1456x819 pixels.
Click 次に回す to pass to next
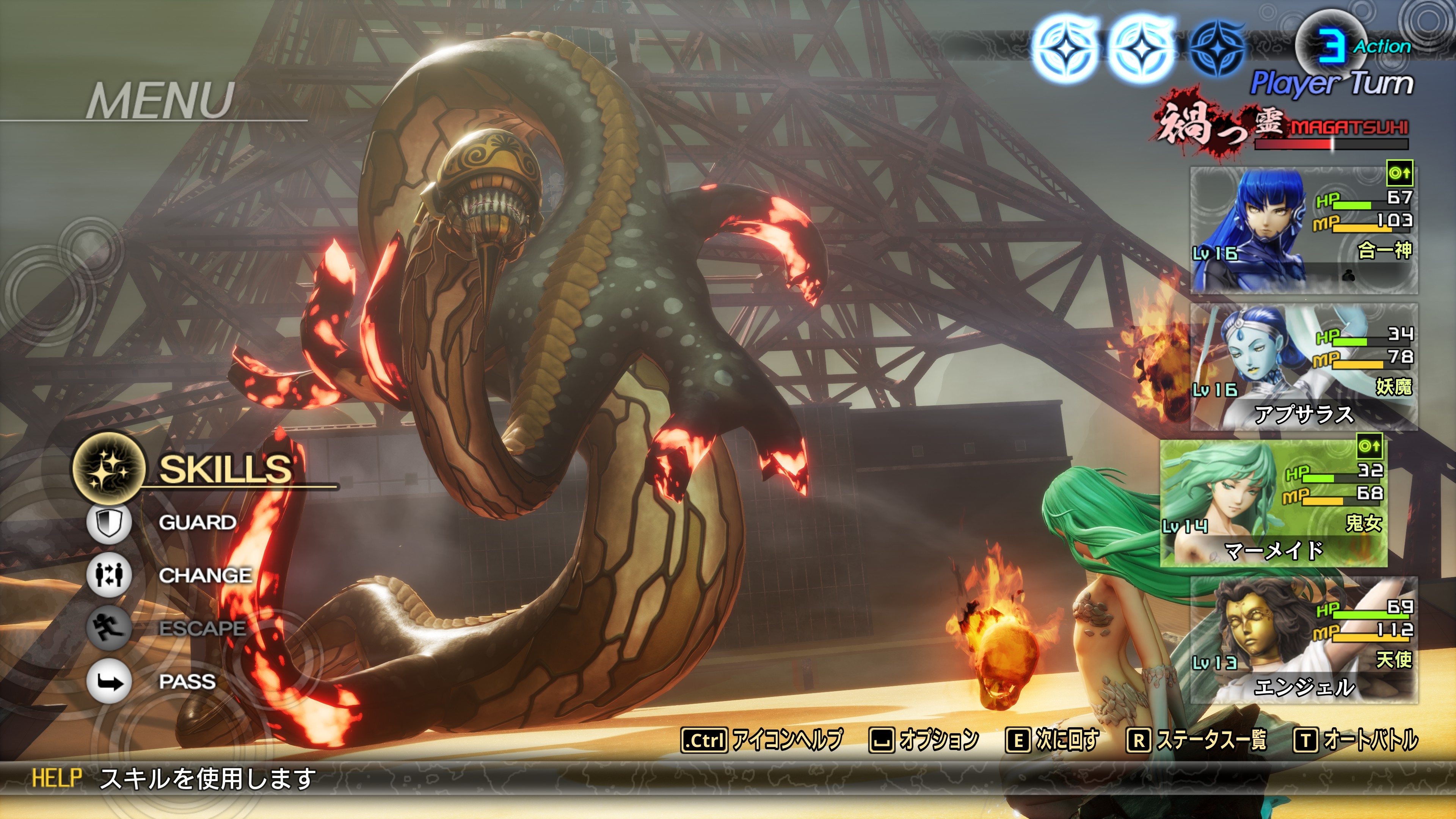tap(1053, 740)
